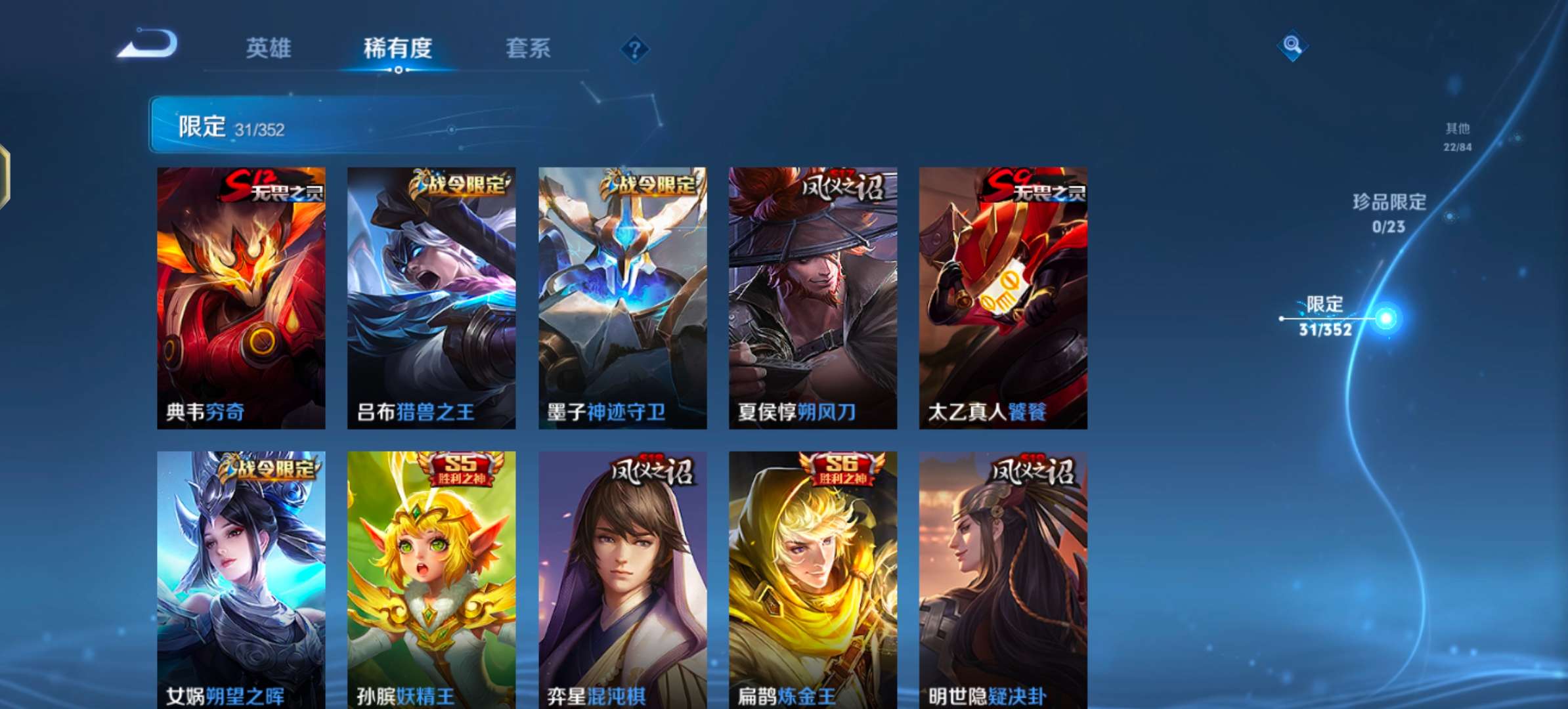Viewport: 1568px width, 709px height.
Task: Select the 明世隐疑决卦 skin card
Action: 1003,578
